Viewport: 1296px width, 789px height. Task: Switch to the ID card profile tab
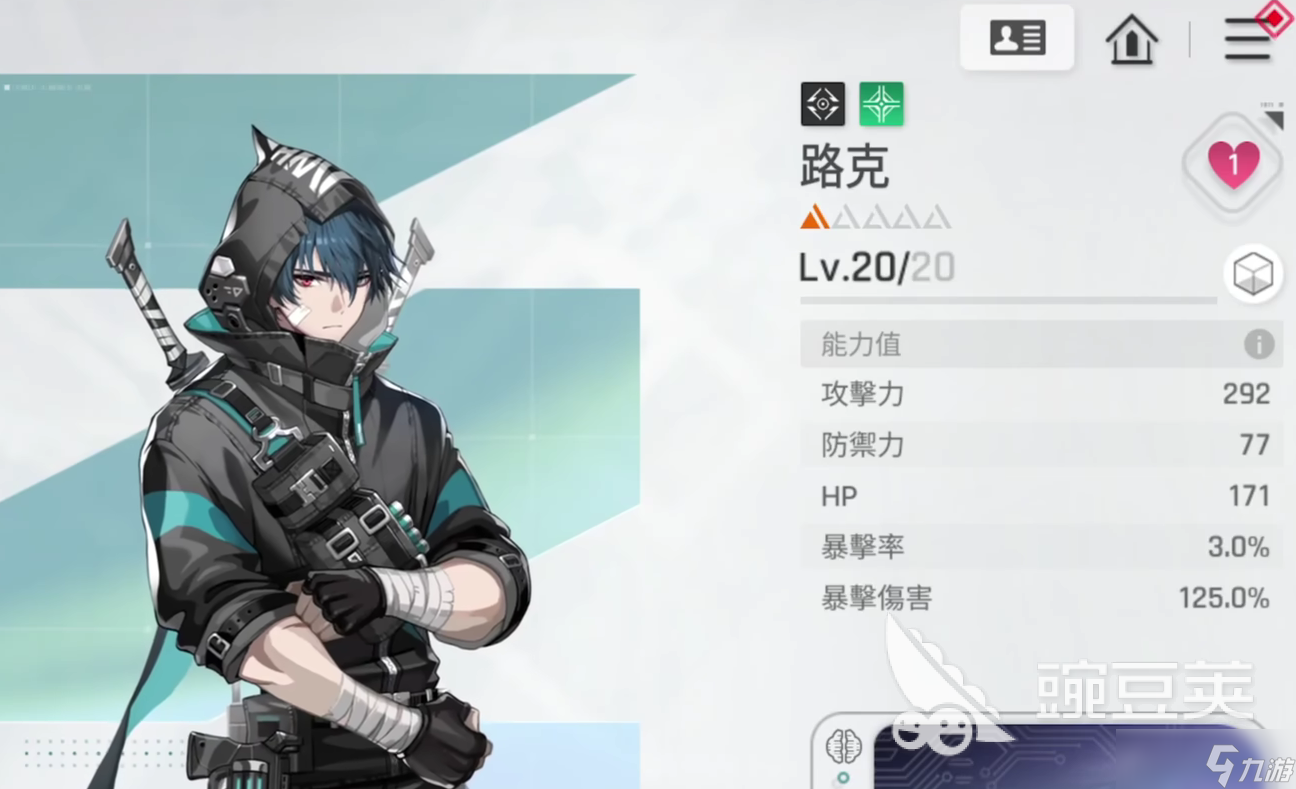pos(1016,37)
